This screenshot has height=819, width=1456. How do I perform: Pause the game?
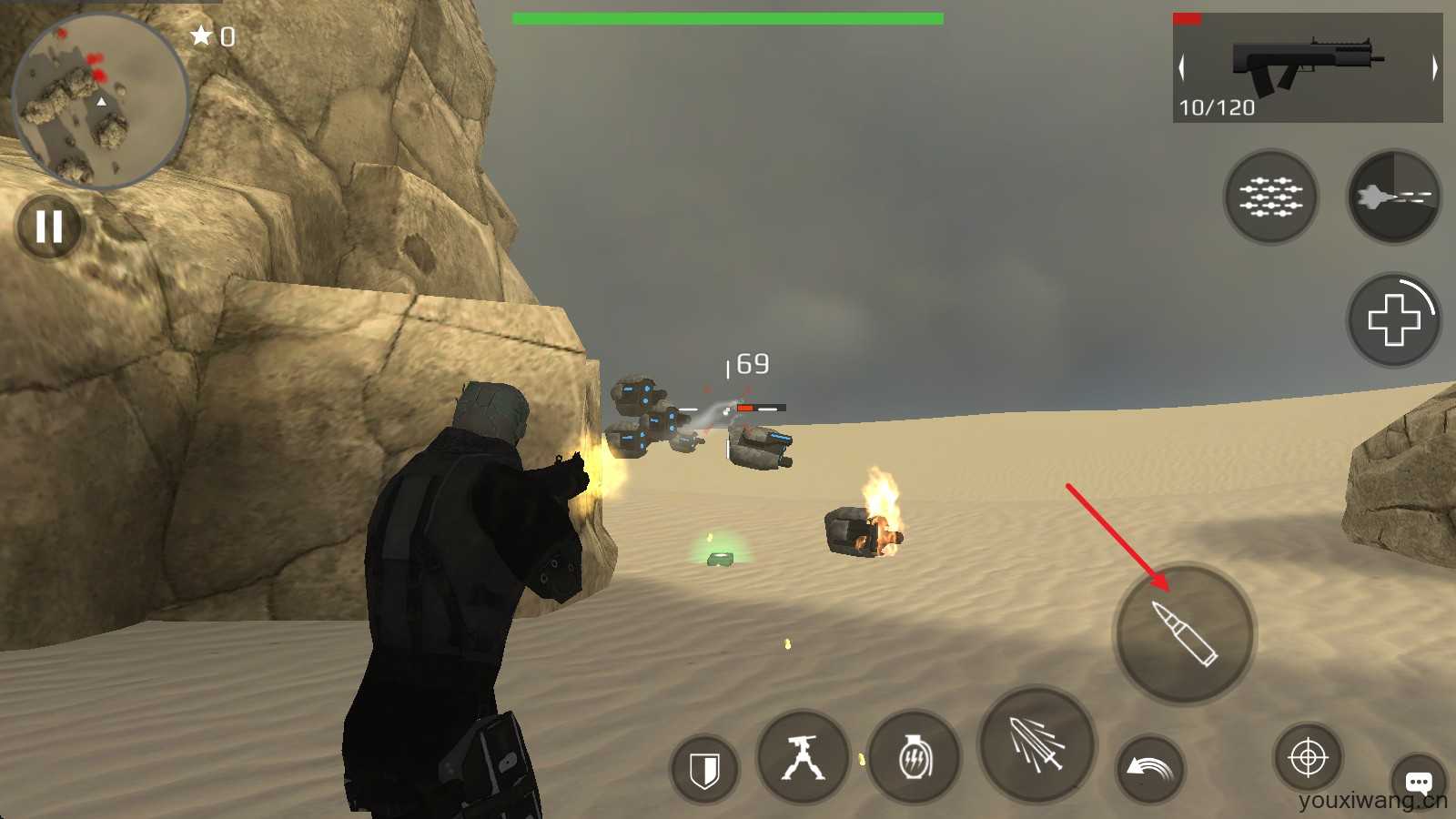pyautogui.click(x=49, y=227)
